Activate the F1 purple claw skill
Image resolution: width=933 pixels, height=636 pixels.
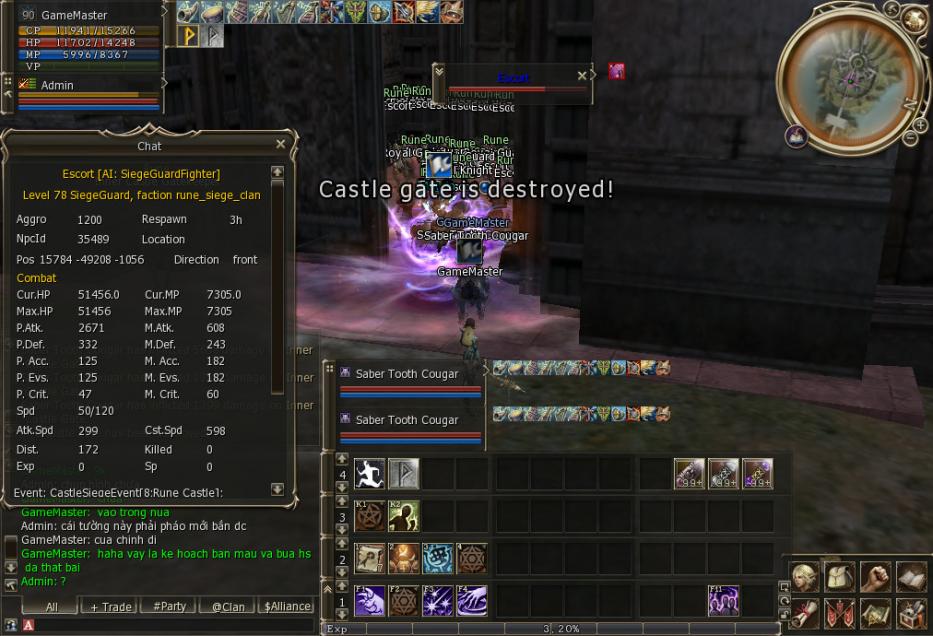pyautogui.click(x=369, y=600)
